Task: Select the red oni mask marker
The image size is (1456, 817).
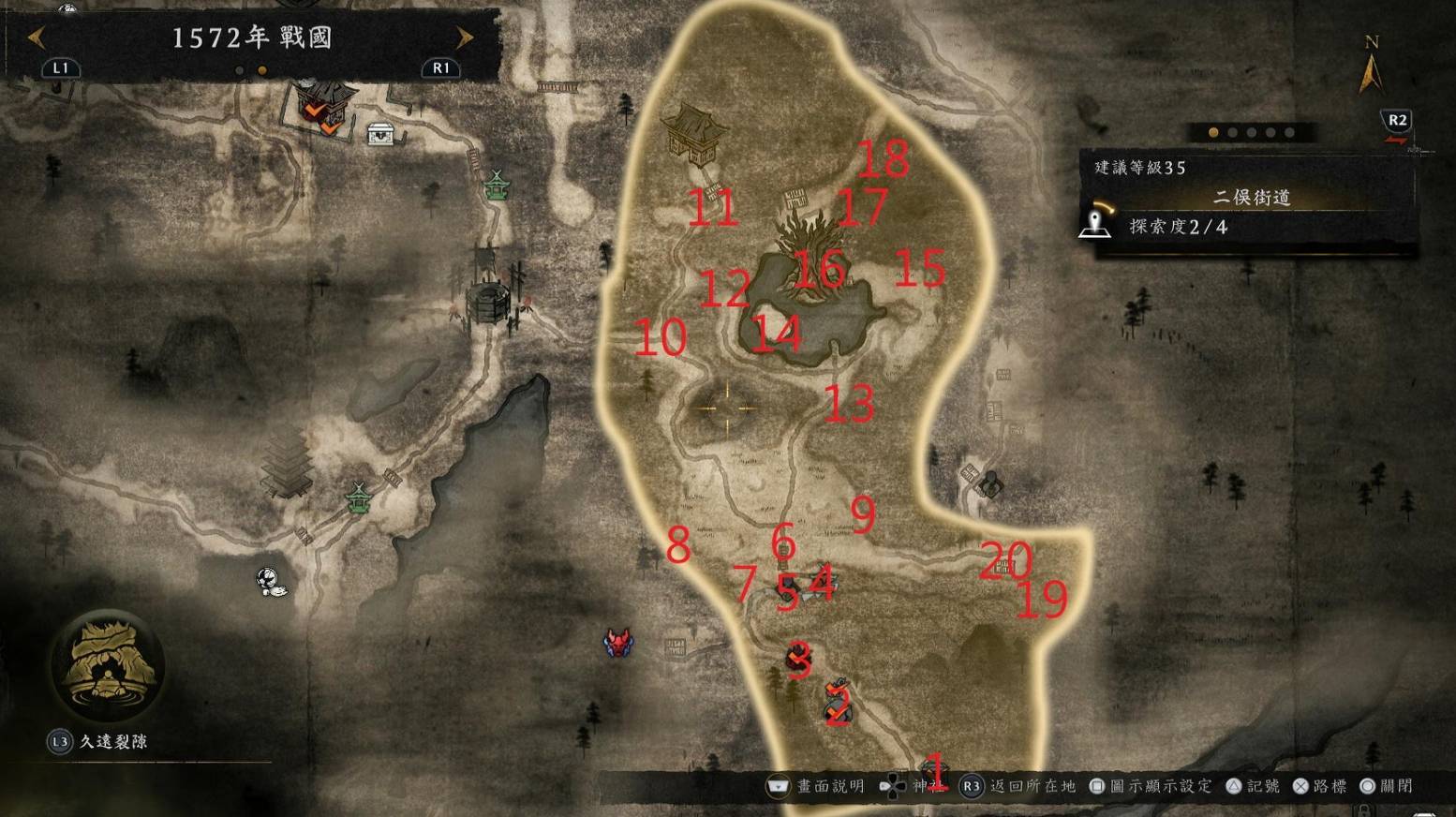Action: (618, 643)
